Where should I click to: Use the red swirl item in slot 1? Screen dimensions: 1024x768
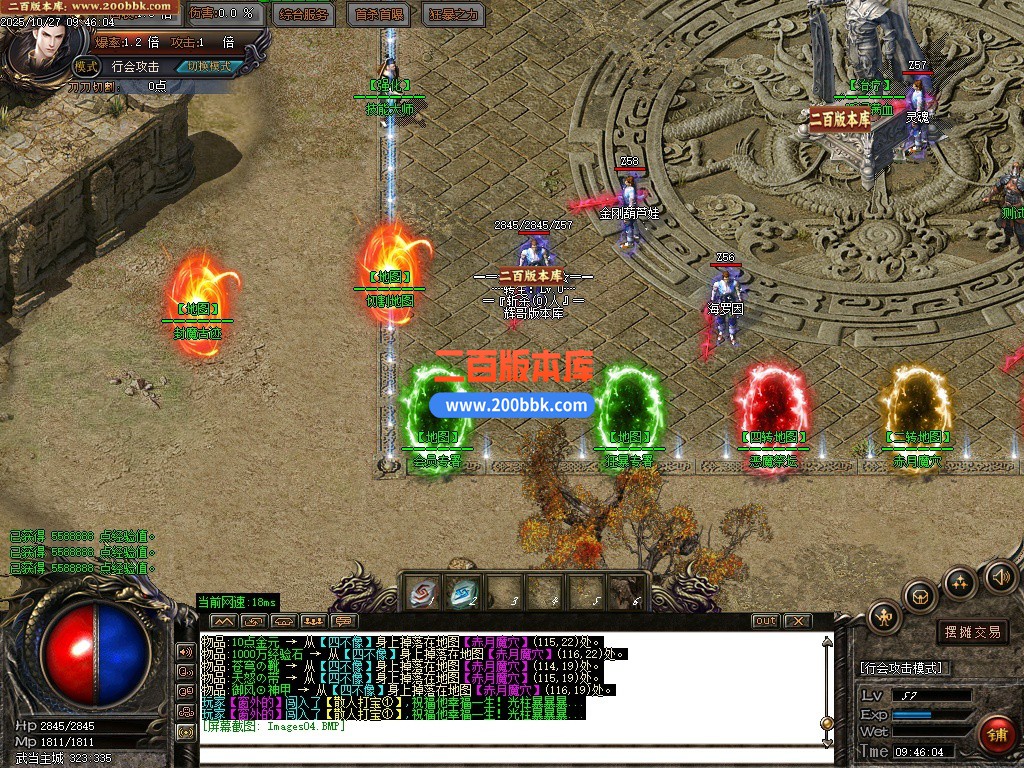click(423, 592)
